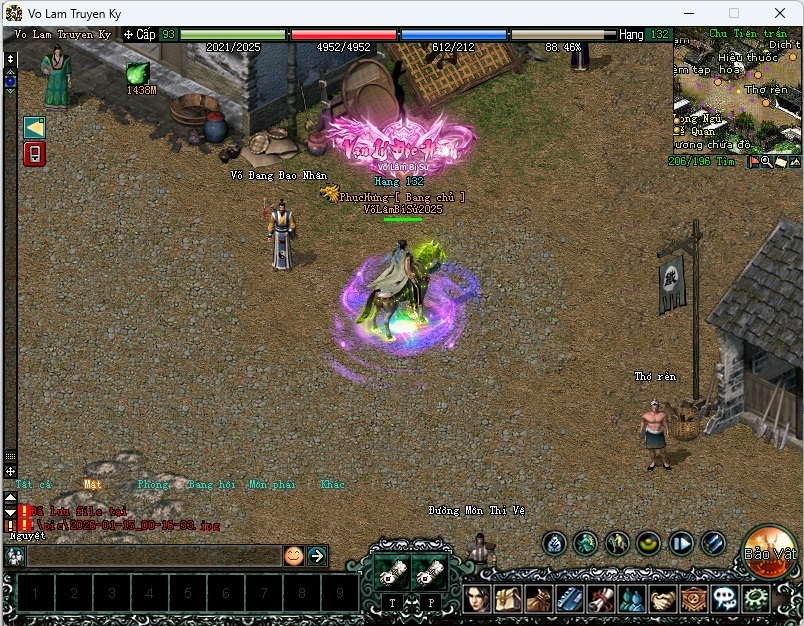Screen dimensions: 804x626
Task: Select the Môn phái chat tab
Action: point(272,485)
